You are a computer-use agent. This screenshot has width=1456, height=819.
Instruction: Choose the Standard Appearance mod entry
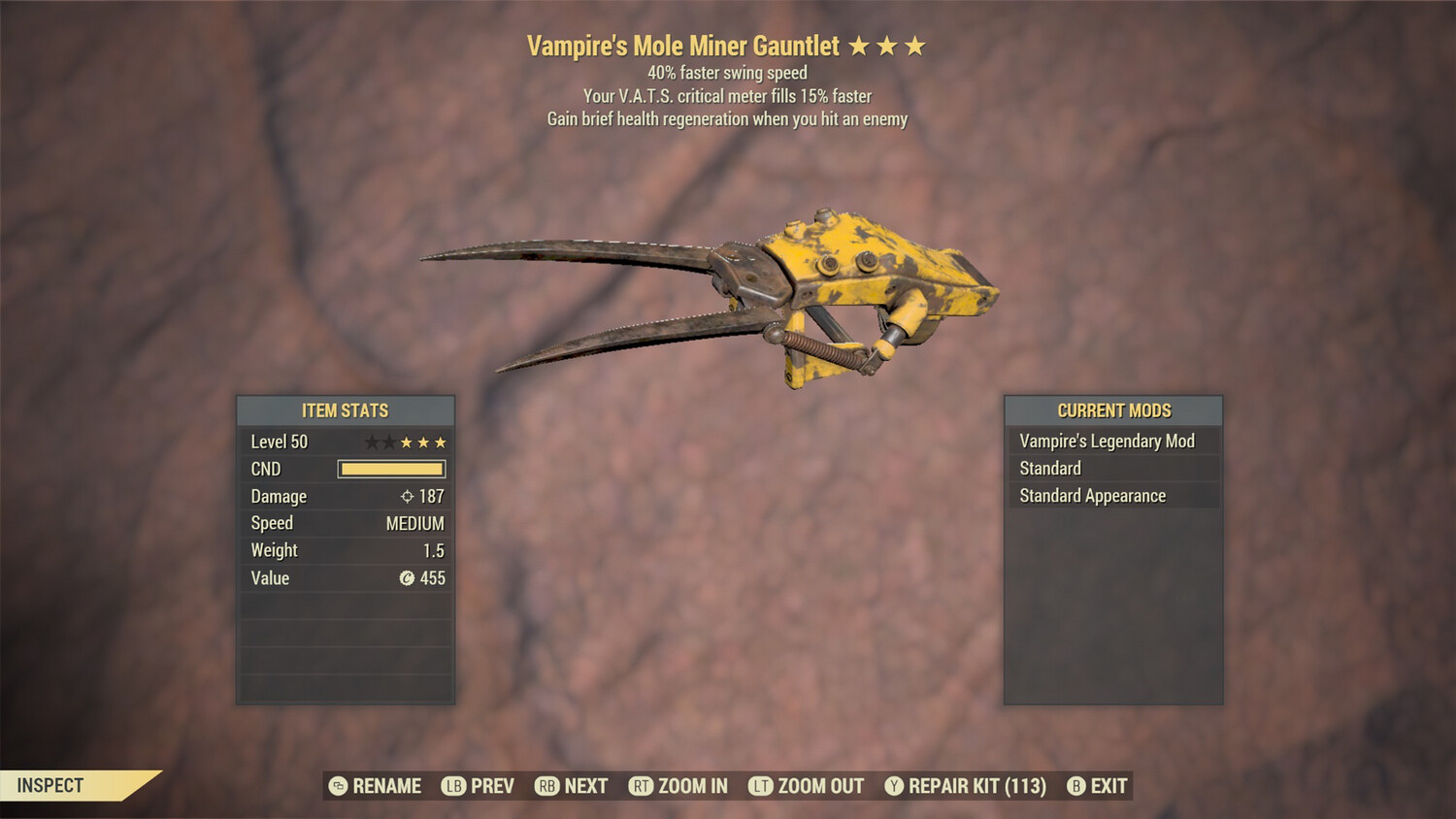[x=1092, y=496]
